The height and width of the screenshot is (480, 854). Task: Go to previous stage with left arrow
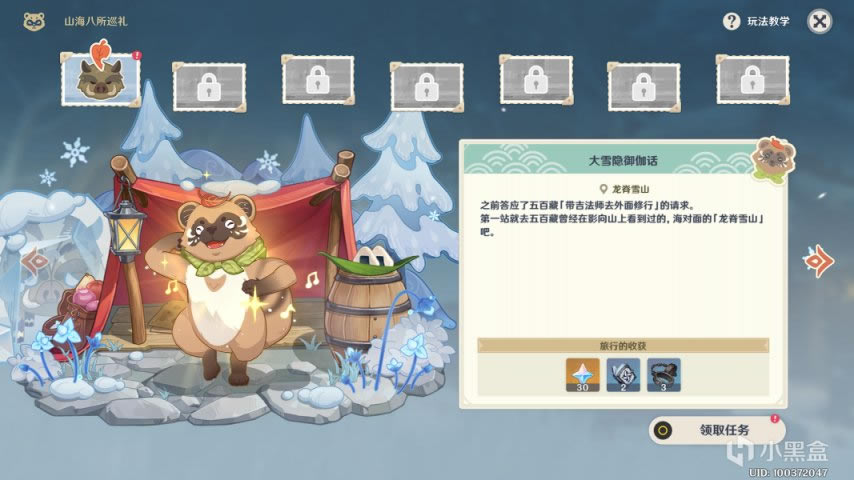click(37, 264)
